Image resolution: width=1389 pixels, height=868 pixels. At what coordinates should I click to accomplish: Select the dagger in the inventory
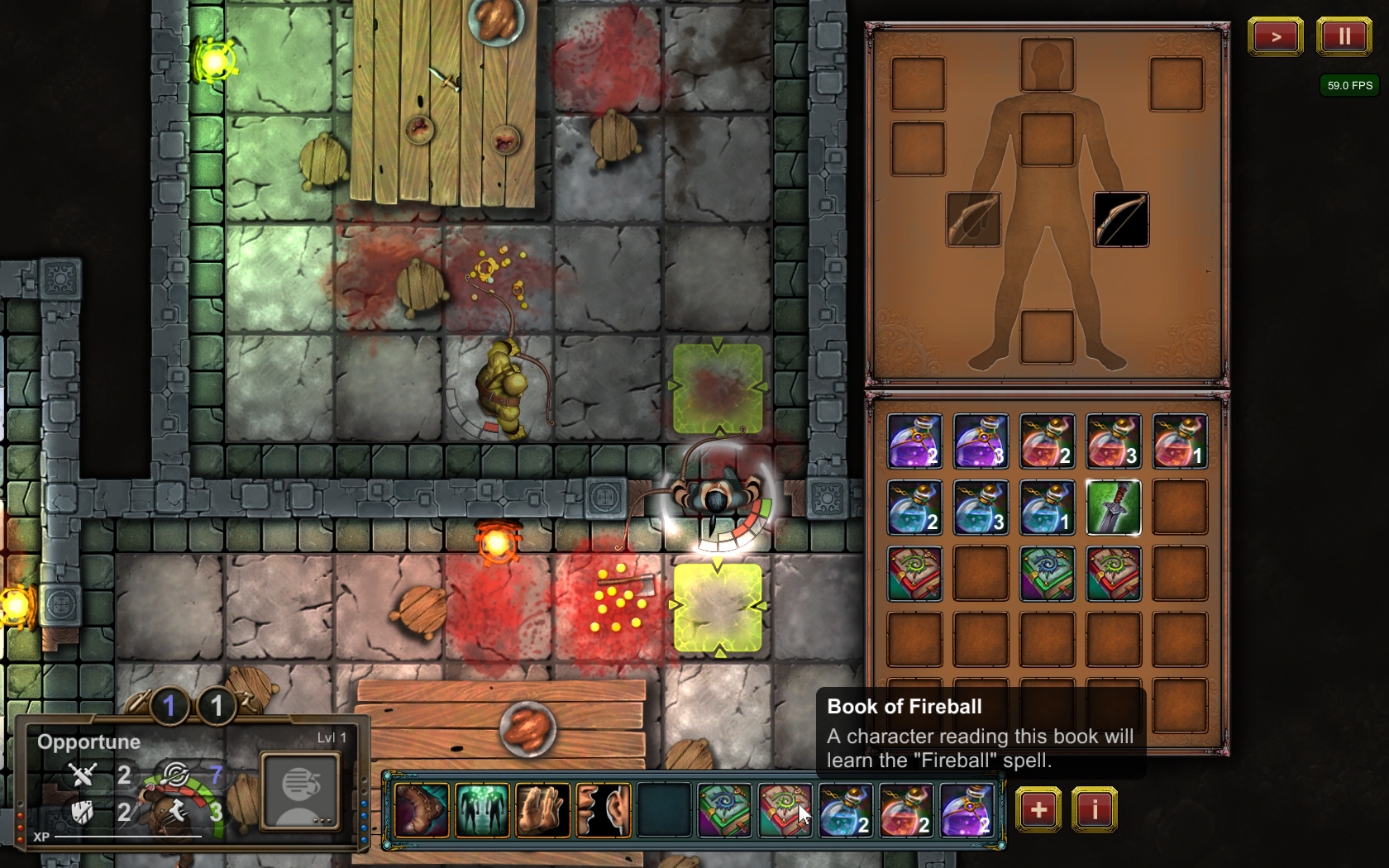click(x=1113, y=508)
